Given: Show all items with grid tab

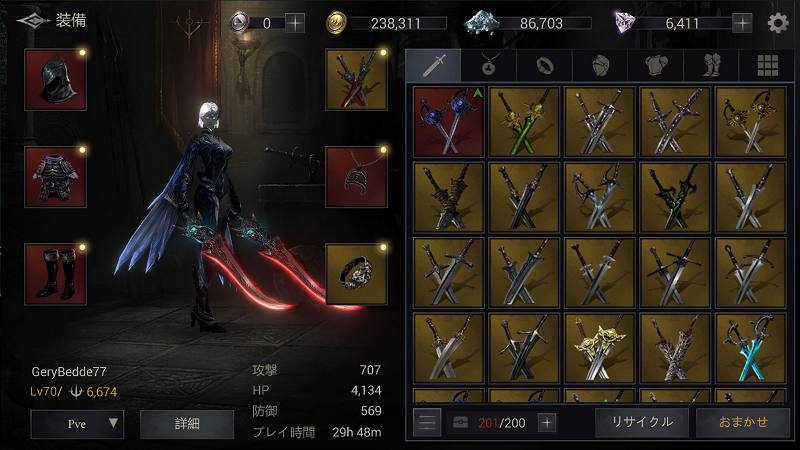Looking at the screenshot, I should tap(767, 65).
